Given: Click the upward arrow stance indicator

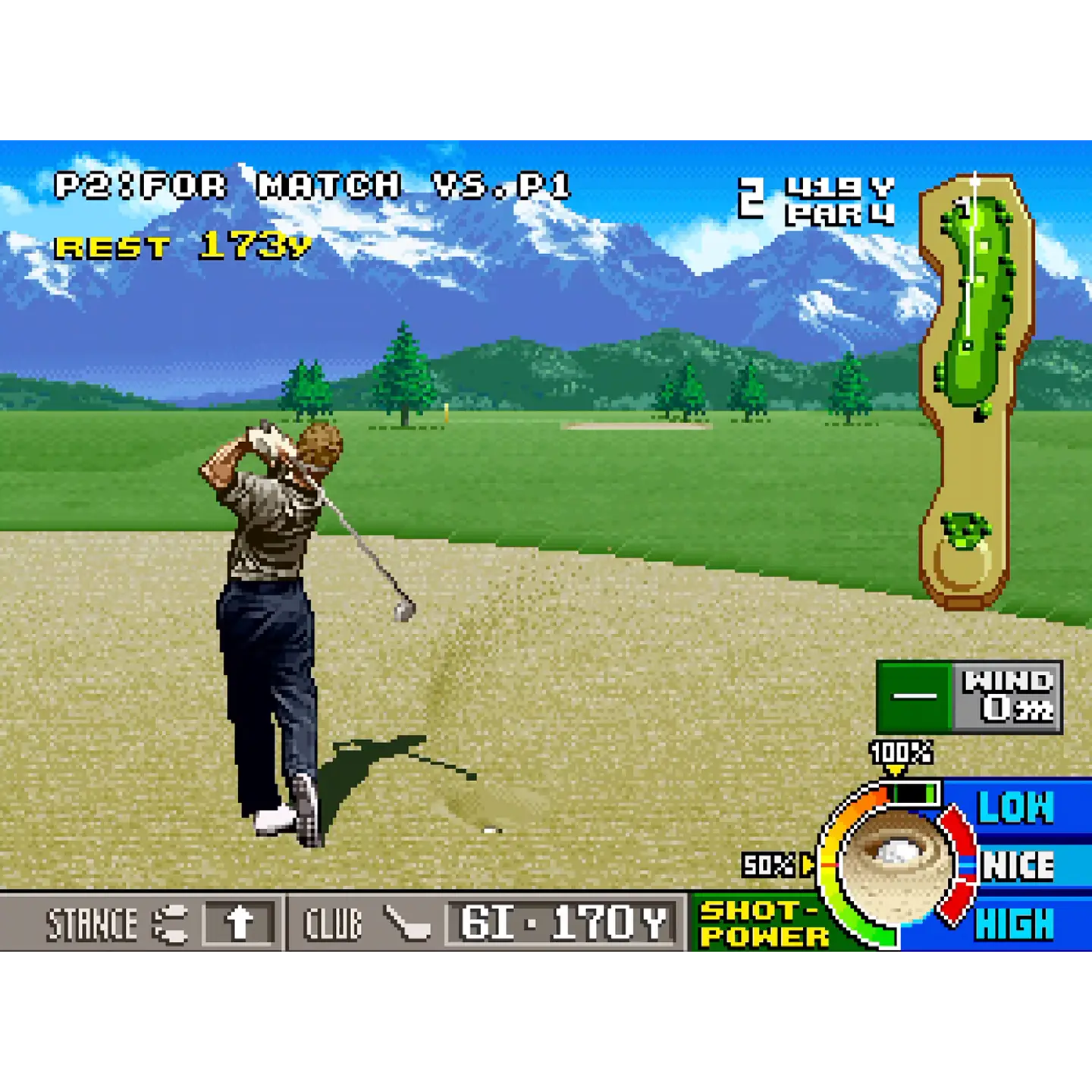Looking at the screenshot, I should click(x=238, y=924).
